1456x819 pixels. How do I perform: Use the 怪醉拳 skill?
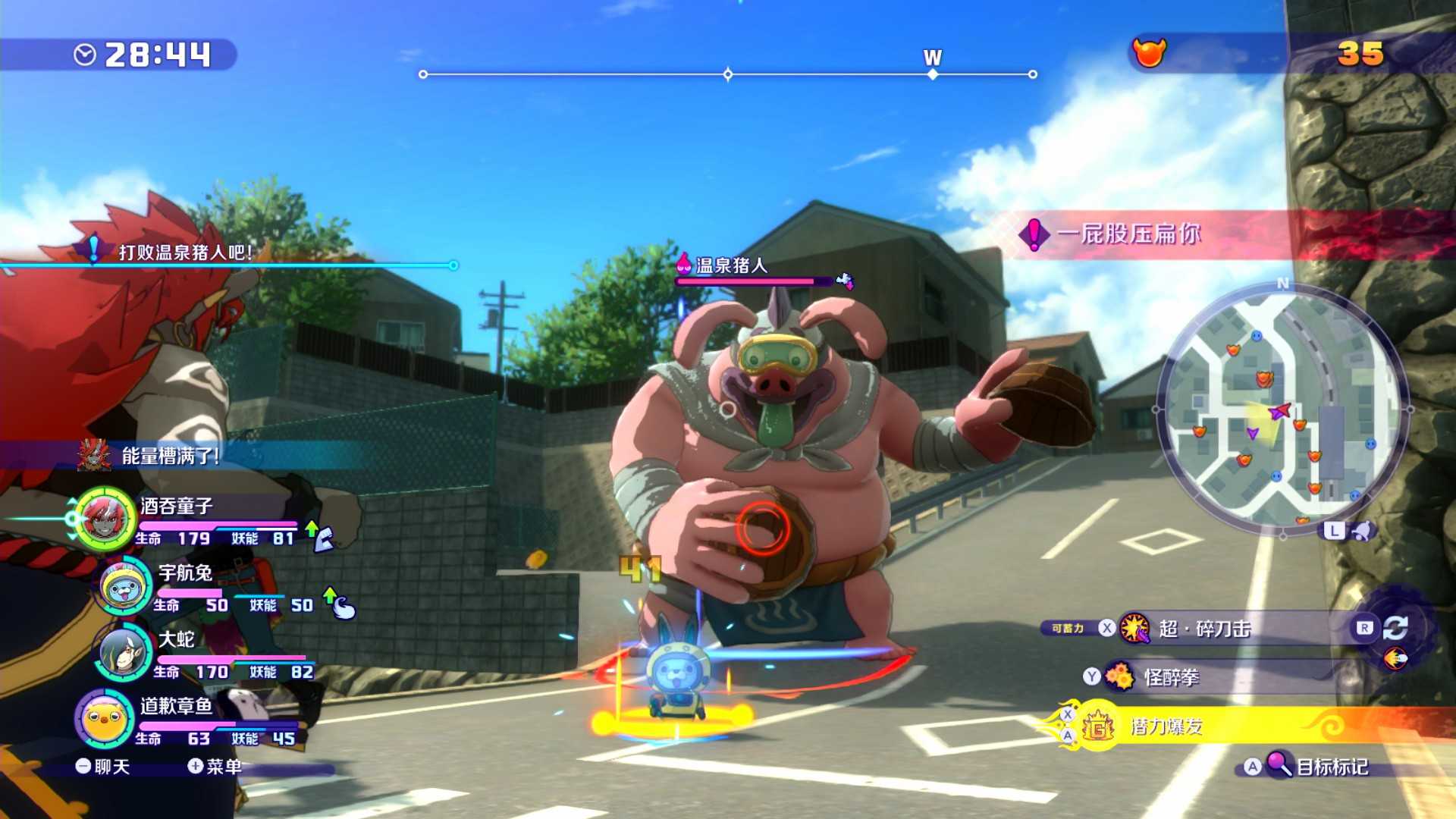[x=1172, y=677]
